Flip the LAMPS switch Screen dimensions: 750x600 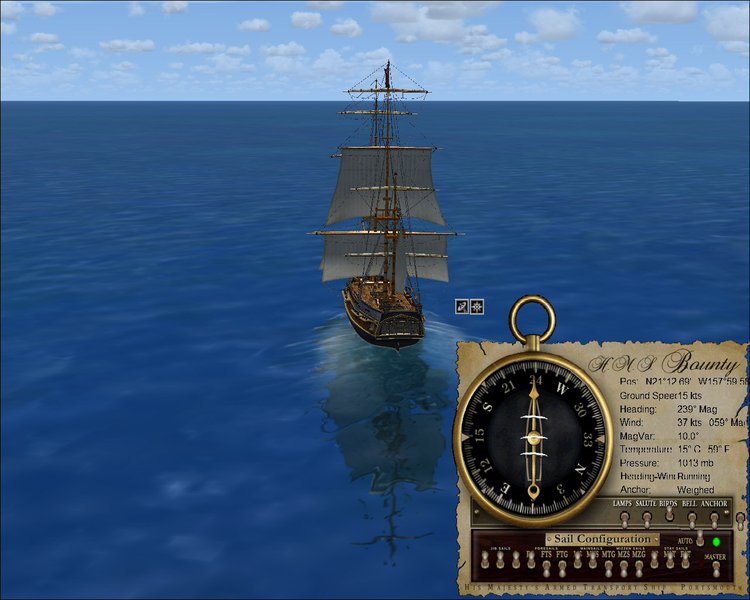click(x=624, y=518)
